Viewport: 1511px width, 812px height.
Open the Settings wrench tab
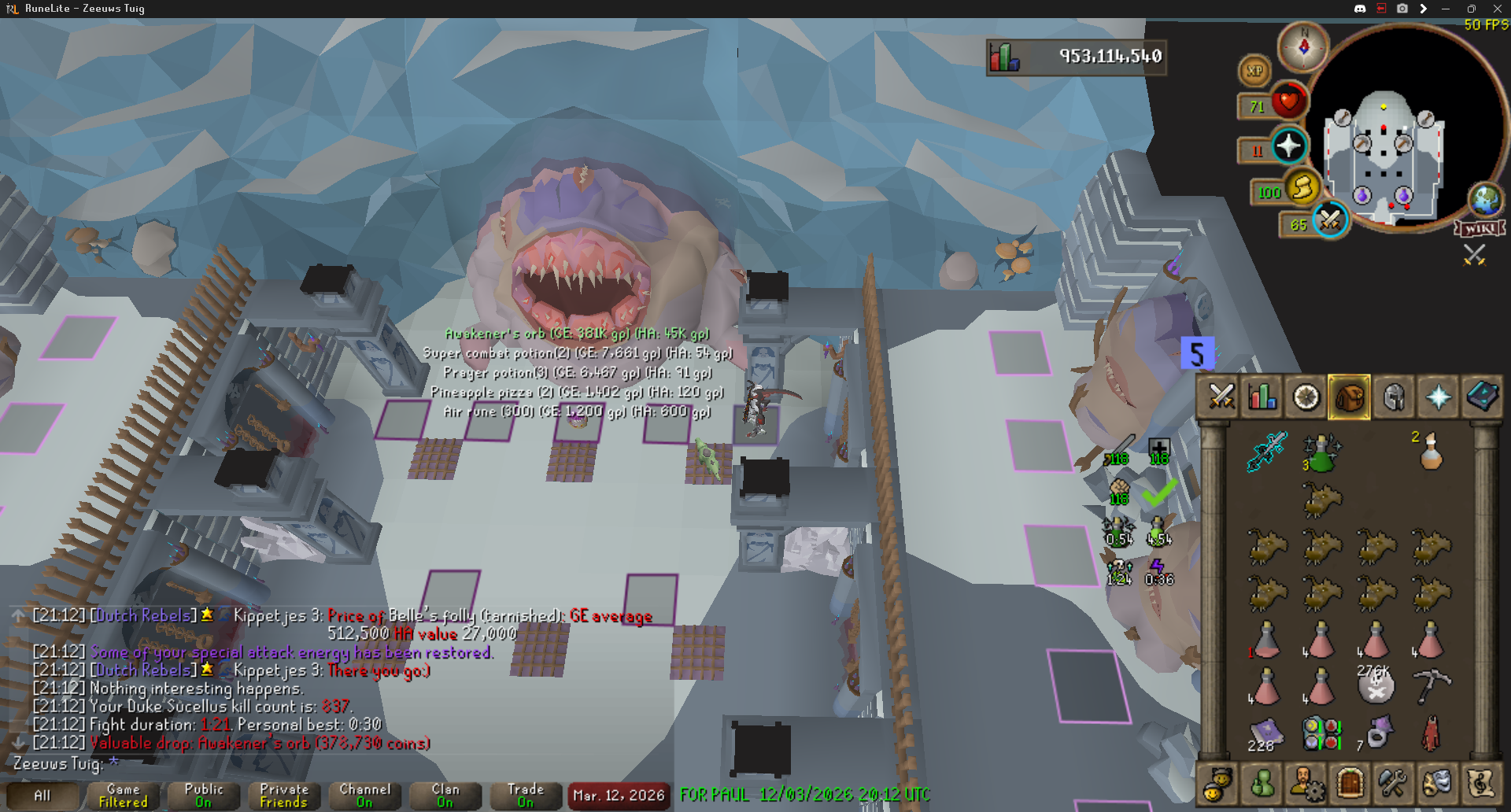coord(1392,784)
